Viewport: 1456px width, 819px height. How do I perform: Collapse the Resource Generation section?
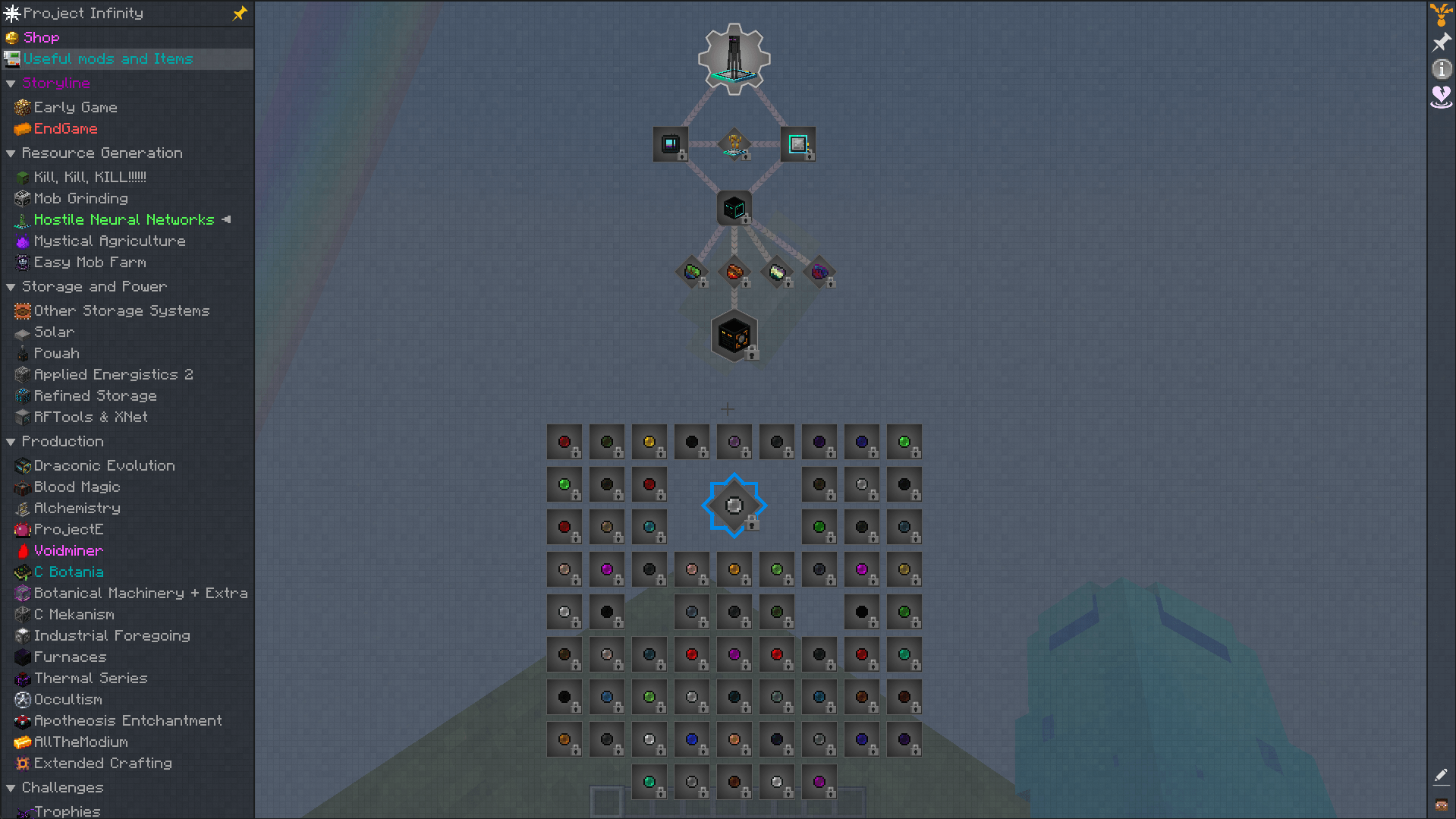click(x=11, y=153)
